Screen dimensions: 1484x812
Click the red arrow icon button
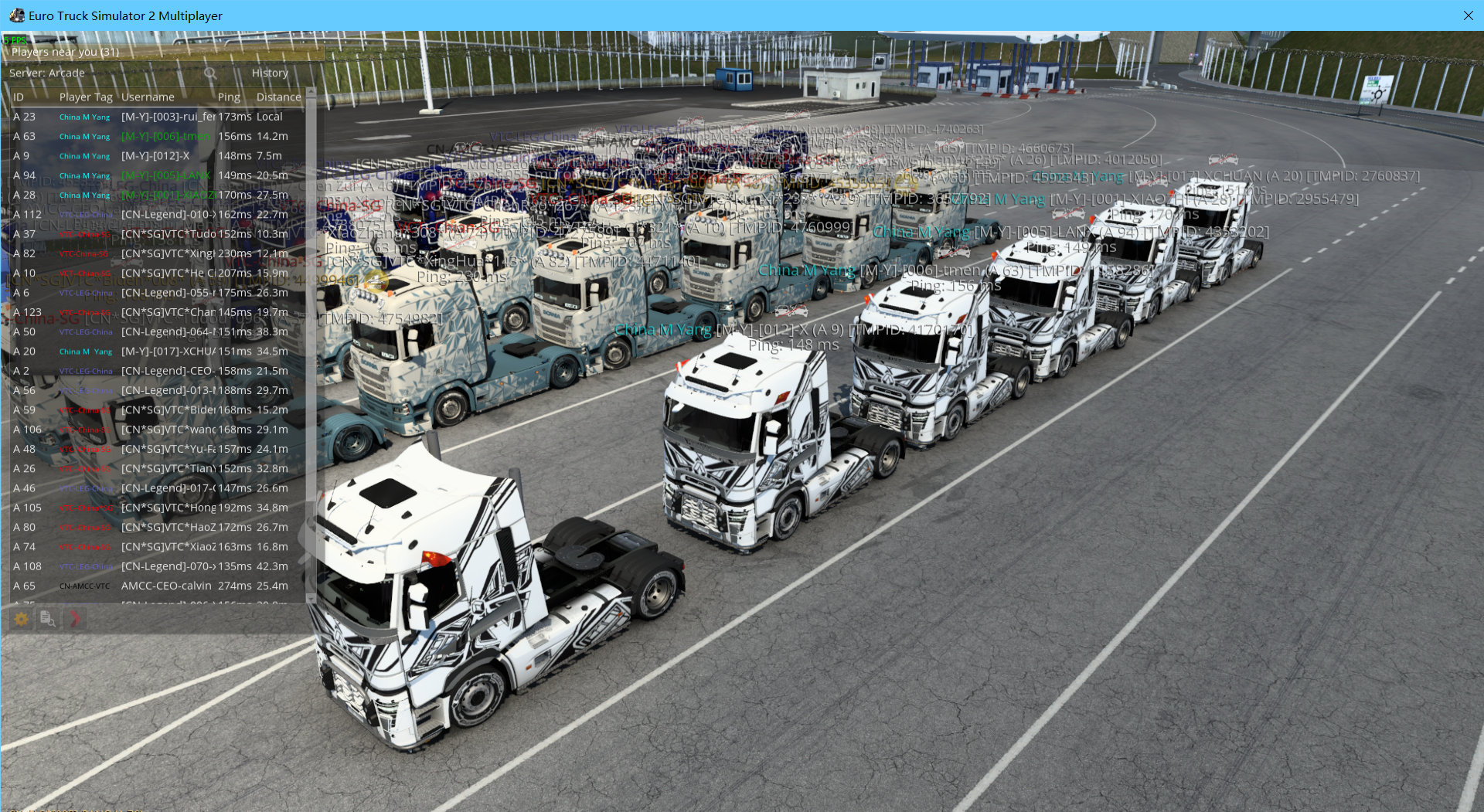75,619
